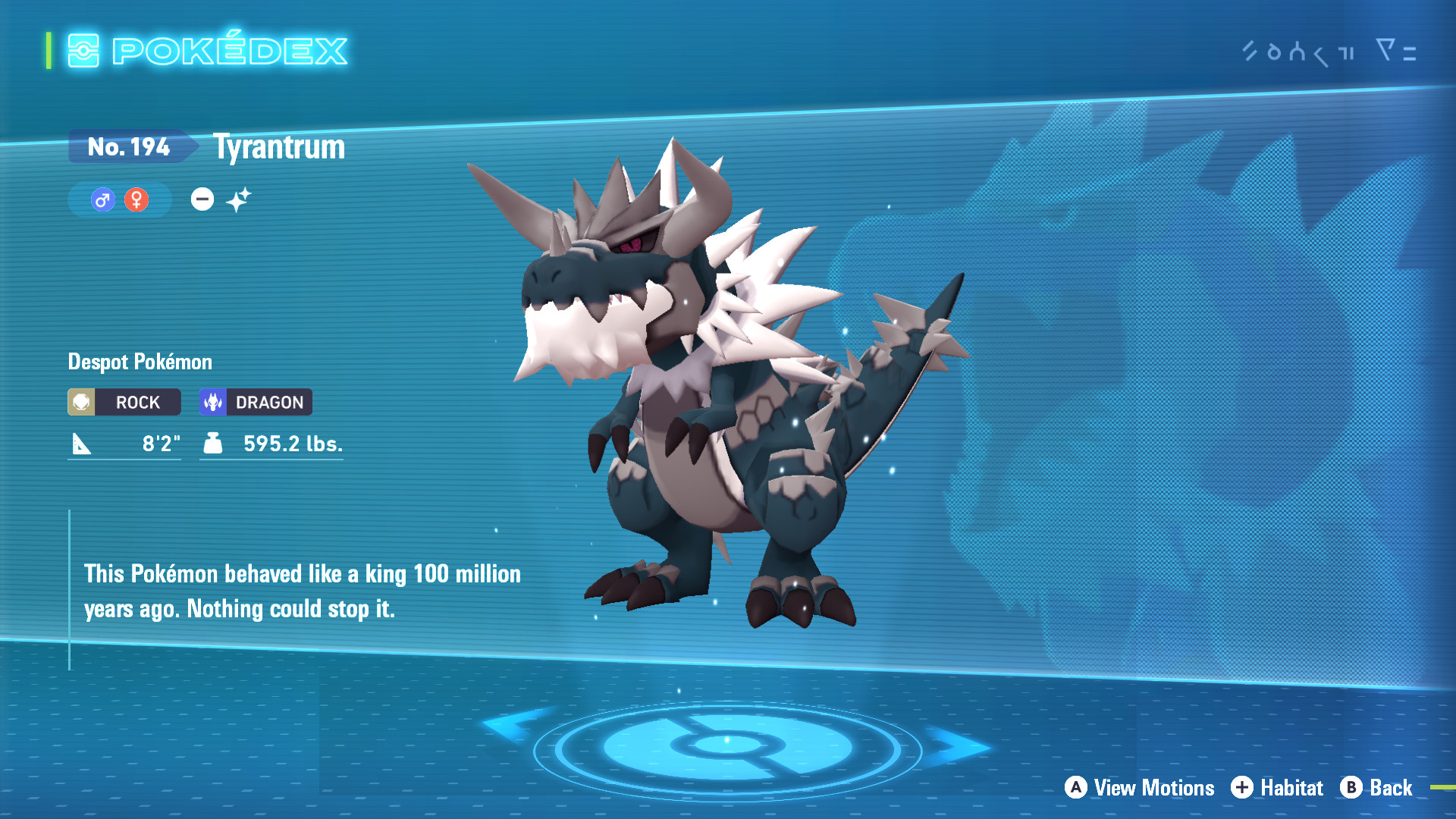The width and height of the screenshot is (1456, 819).
Task: Switch to the shiny sparkle appearance
Action: [x=238, y=200]
